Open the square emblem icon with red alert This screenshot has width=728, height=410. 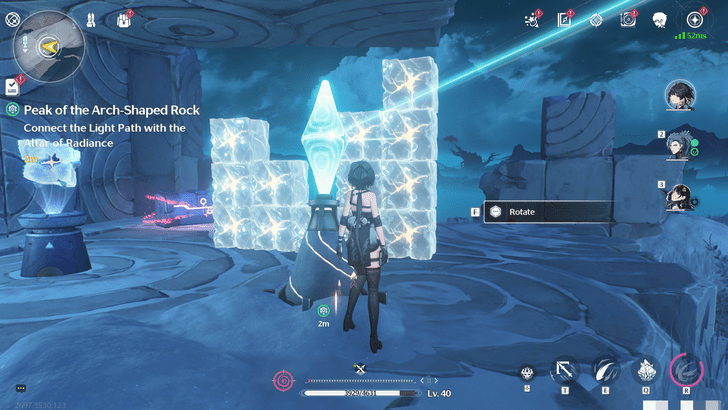point(628,19)
